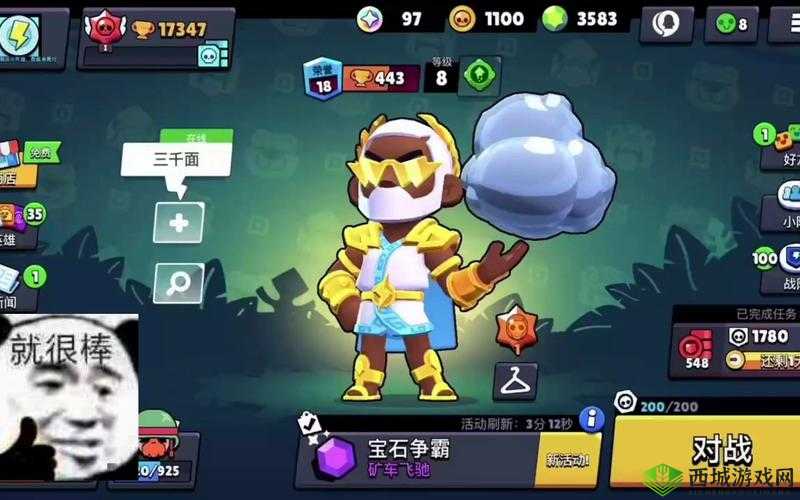Open the 新活动 new events button
Image resolution: width=800 pixels, height=500 pixels.
point(567,460)
